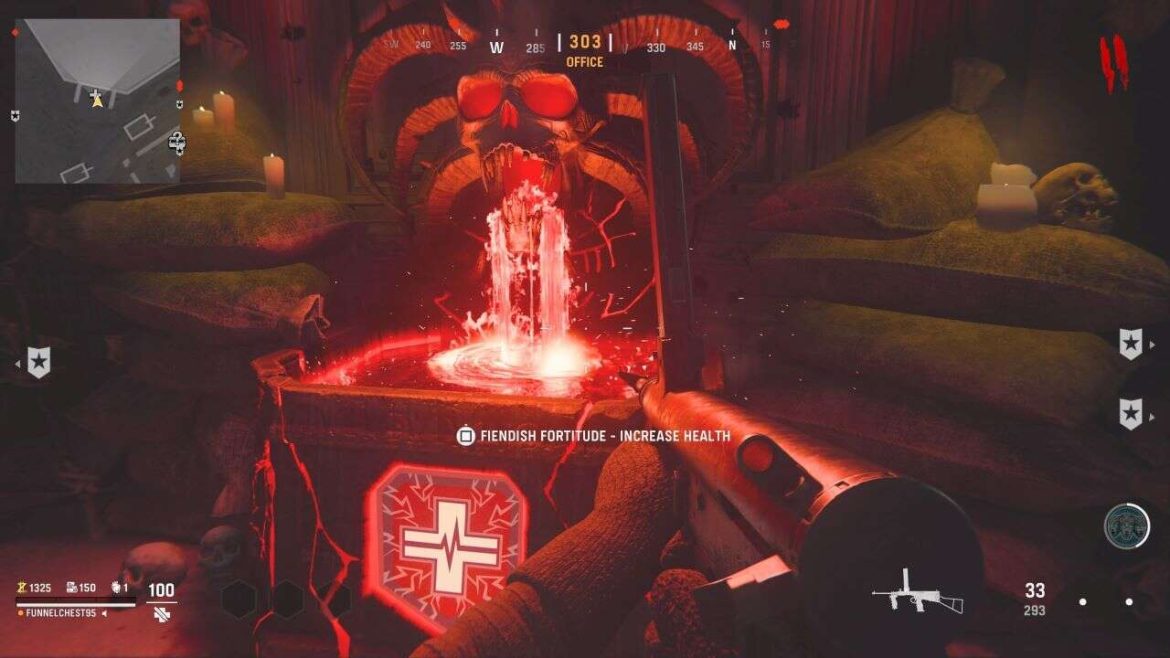Click the FUNNELCHEST95 player name tag
This screenshot has height=658, width=1170.
tap(63, 612)
